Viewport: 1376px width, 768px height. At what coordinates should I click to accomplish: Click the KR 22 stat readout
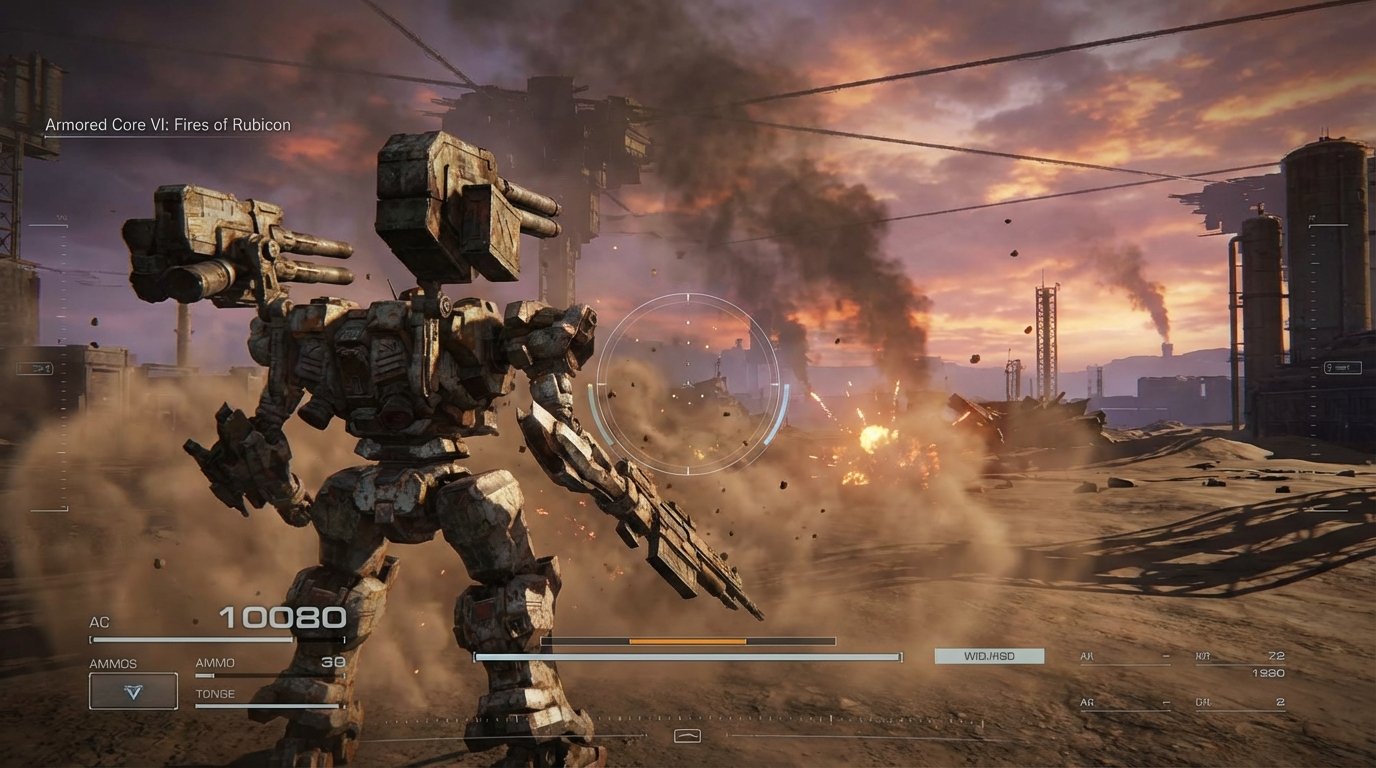click(1238, 656)
